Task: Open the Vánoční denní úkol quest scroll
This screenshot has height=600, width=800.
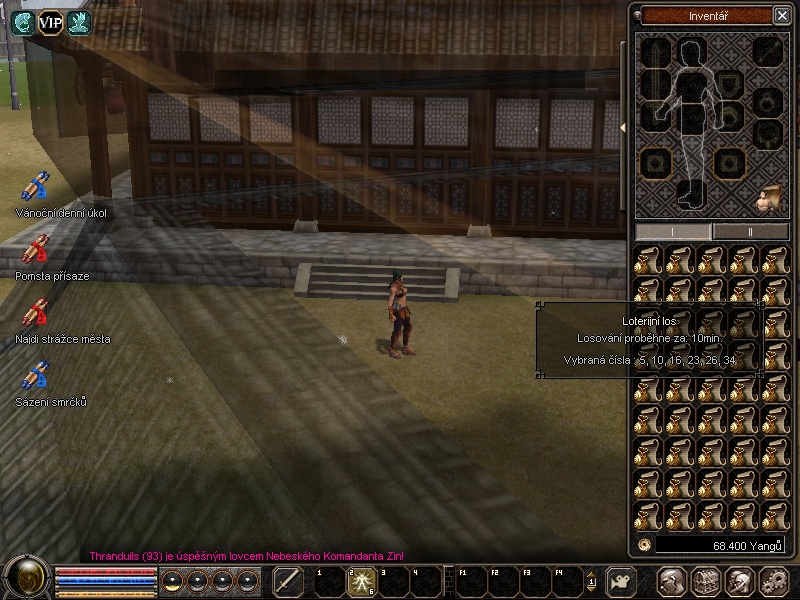Action: point(37,187)
